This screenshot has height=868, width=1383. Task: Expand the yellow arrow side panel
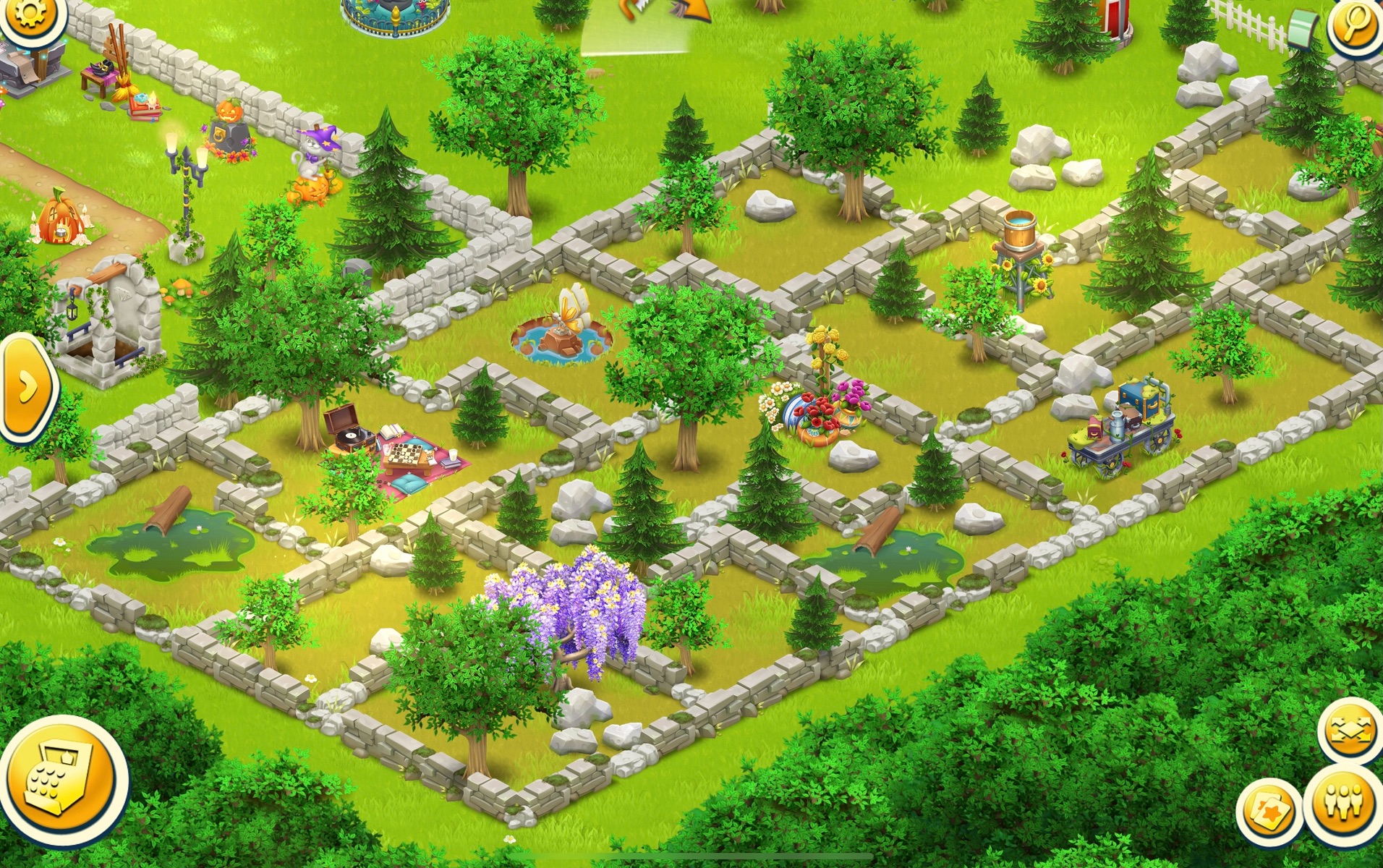(27, 387)
